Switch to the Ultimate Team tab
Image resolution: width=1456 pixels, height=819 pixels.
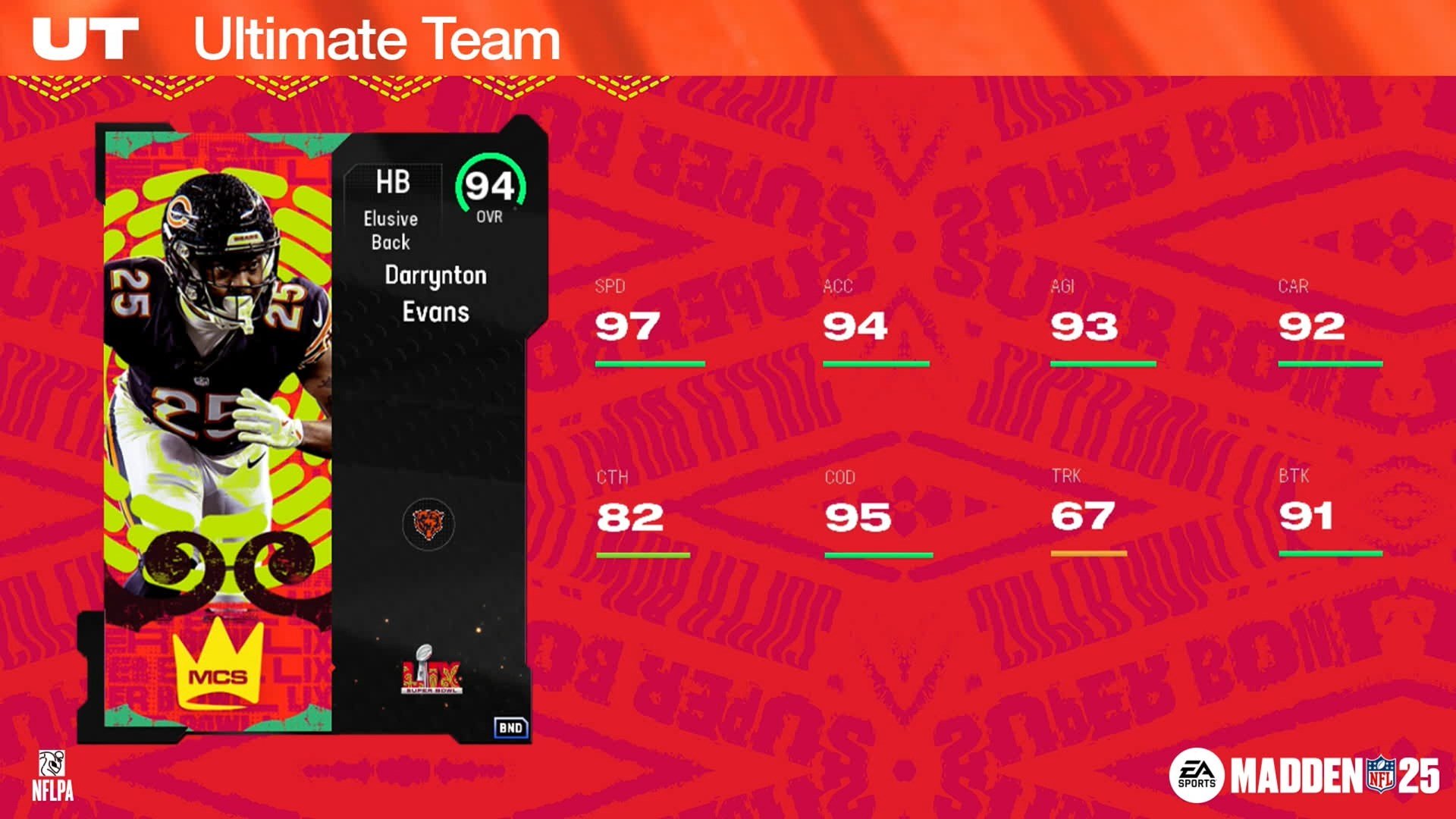coord(374,39)
